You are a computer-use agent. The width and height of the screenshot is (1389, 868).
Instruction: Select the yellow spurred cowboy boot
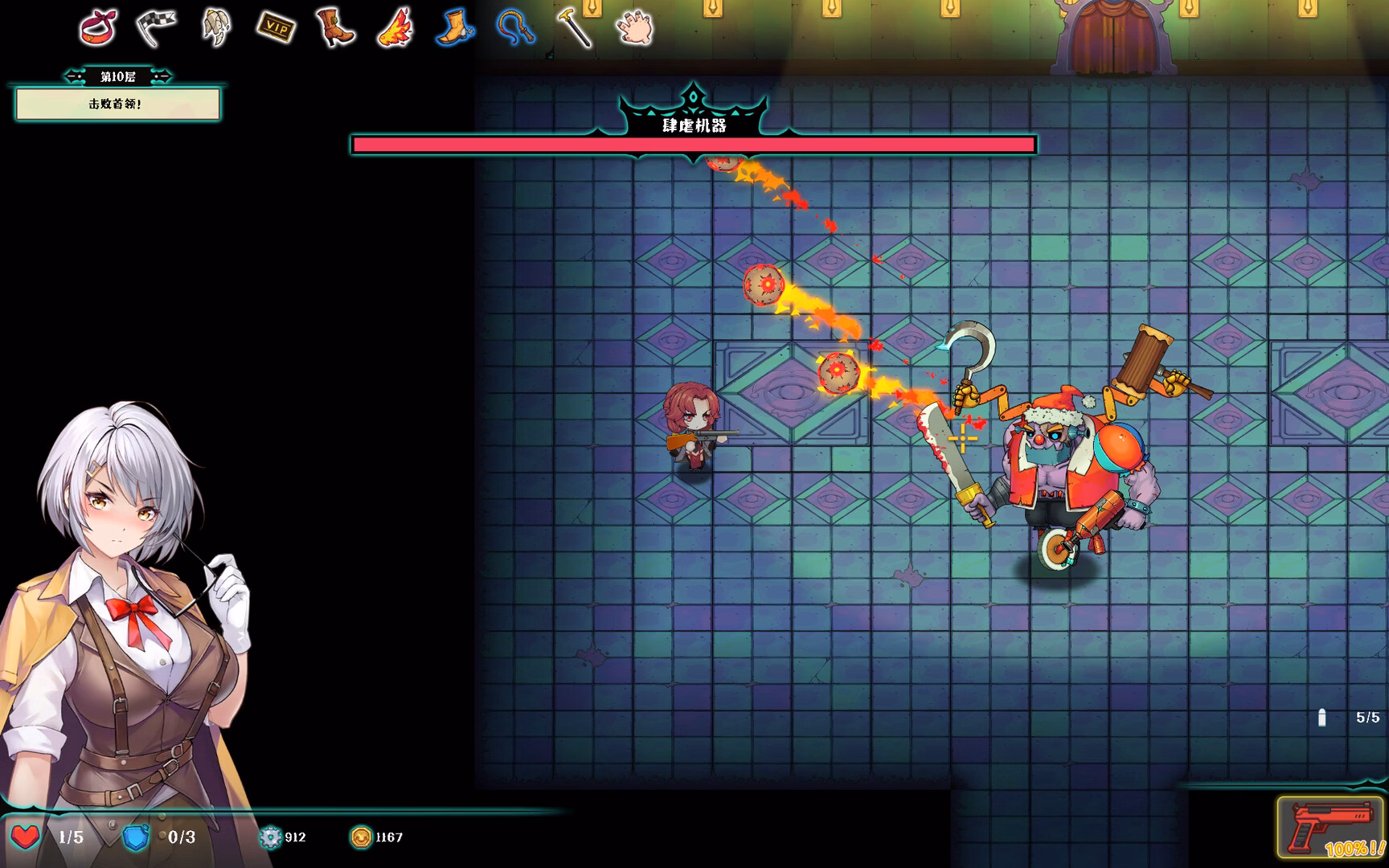(455, 27)
